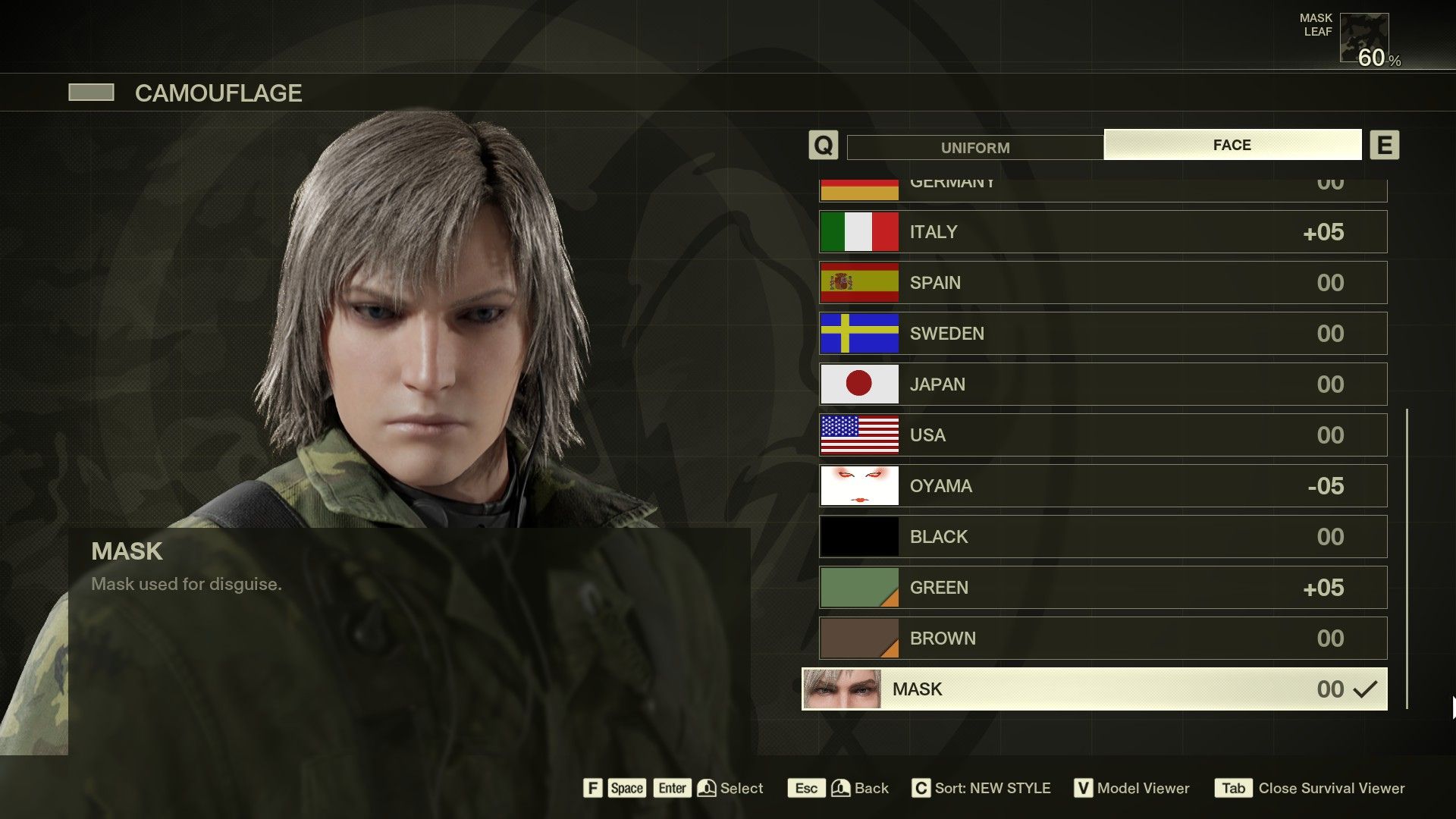The height and width of the screenshot is (819, 1456).
Task: Click the USA flag face paint
Action: point(858,435)
